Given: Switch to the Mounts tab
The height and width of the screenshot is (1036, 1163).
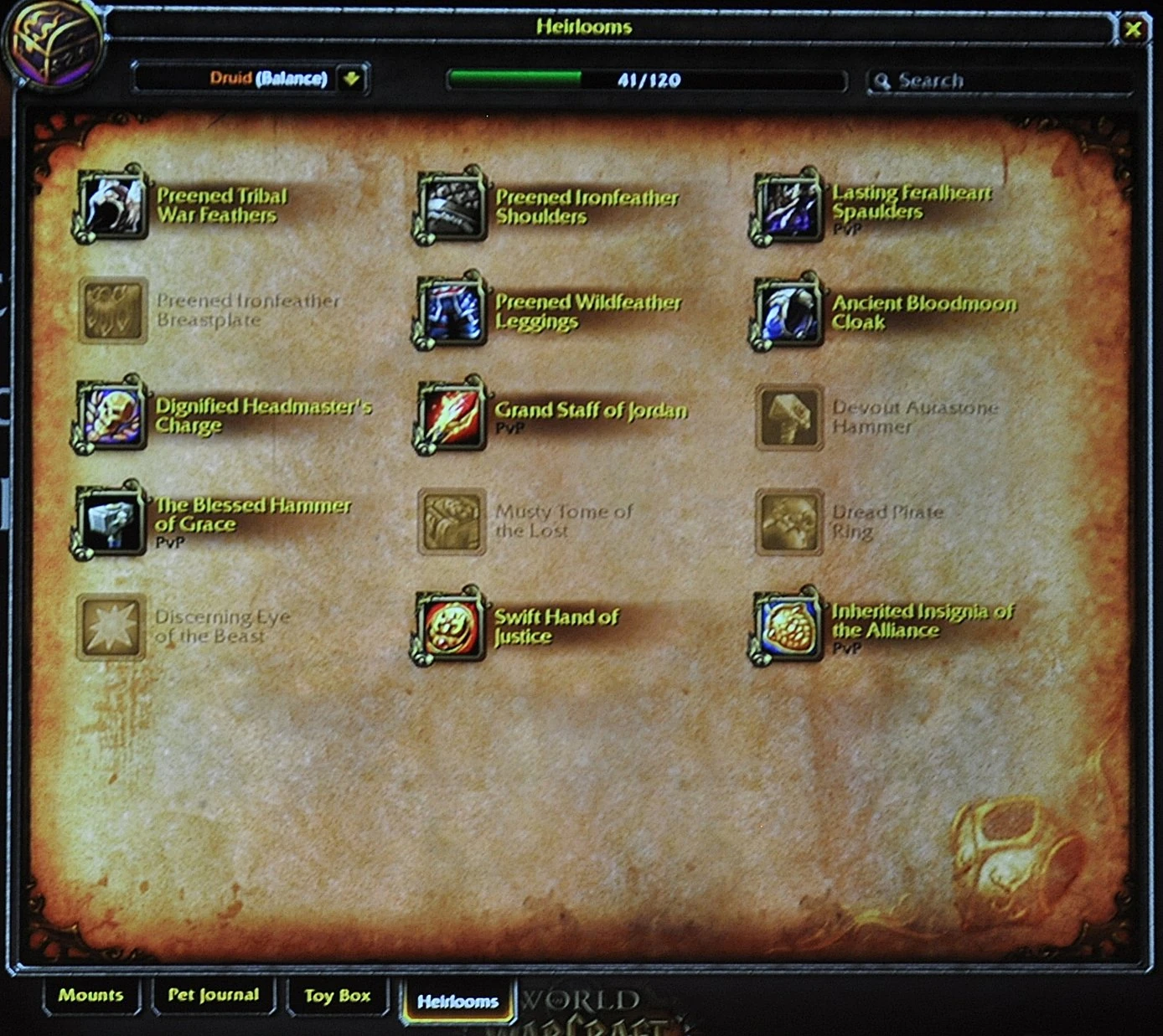Looking at the screenshot, I should coord(90,996).
